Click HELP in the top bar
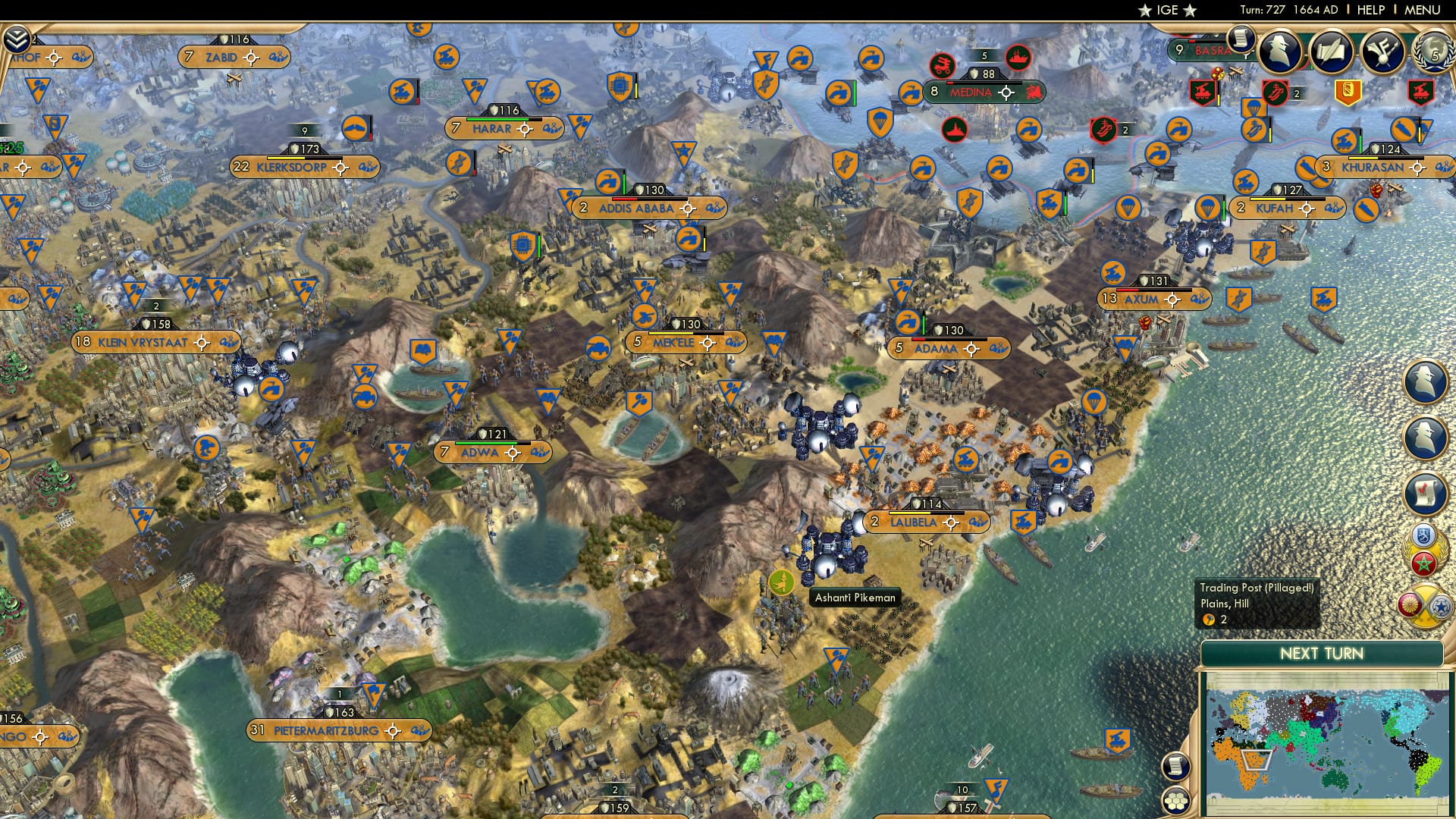The width and height of the screenshot is (1456, 819). tap(1371, 10)
